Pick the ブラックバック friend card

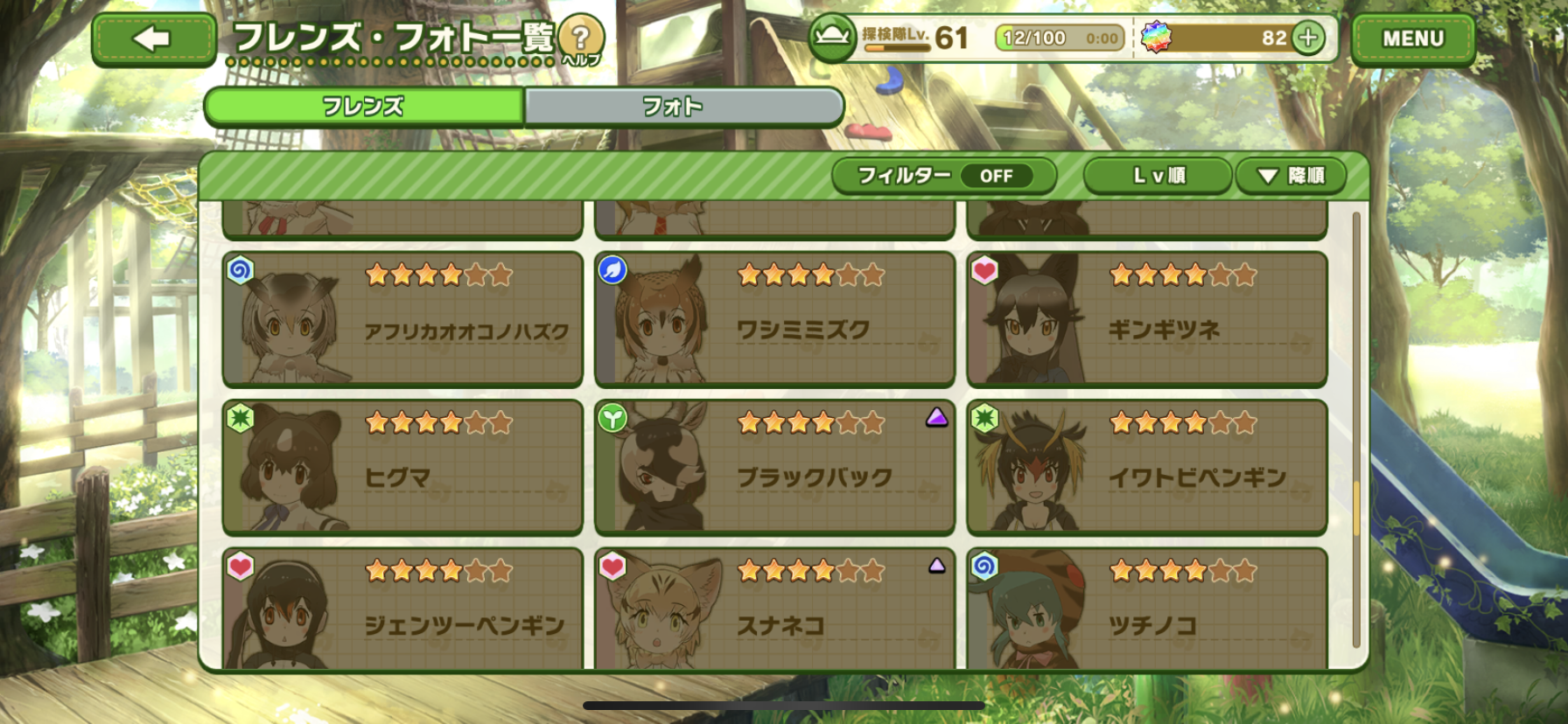774,467
